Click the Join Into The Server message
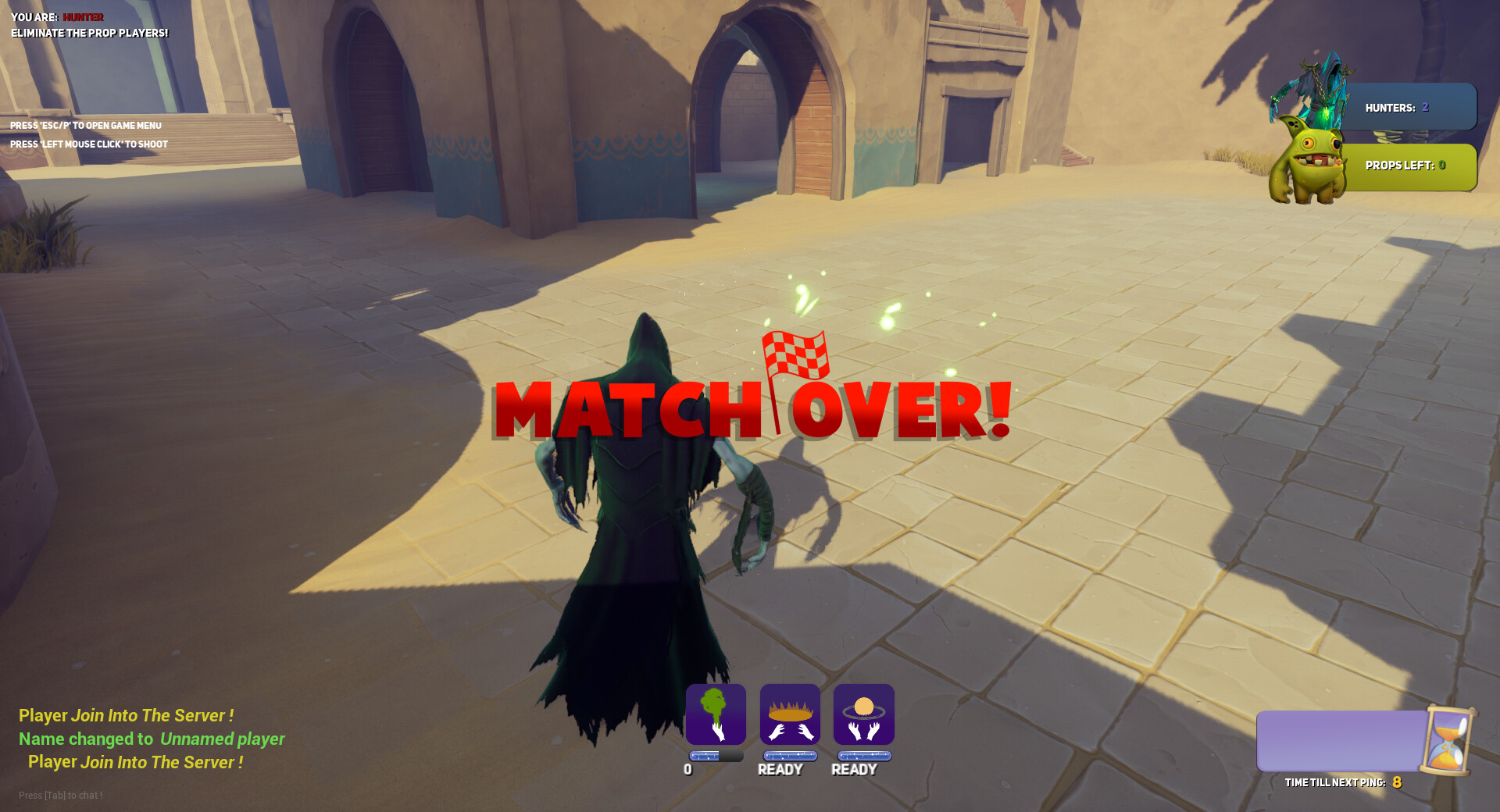This screenshot has height=812, width=1500. pyautogui.click(x=125, y=715)
